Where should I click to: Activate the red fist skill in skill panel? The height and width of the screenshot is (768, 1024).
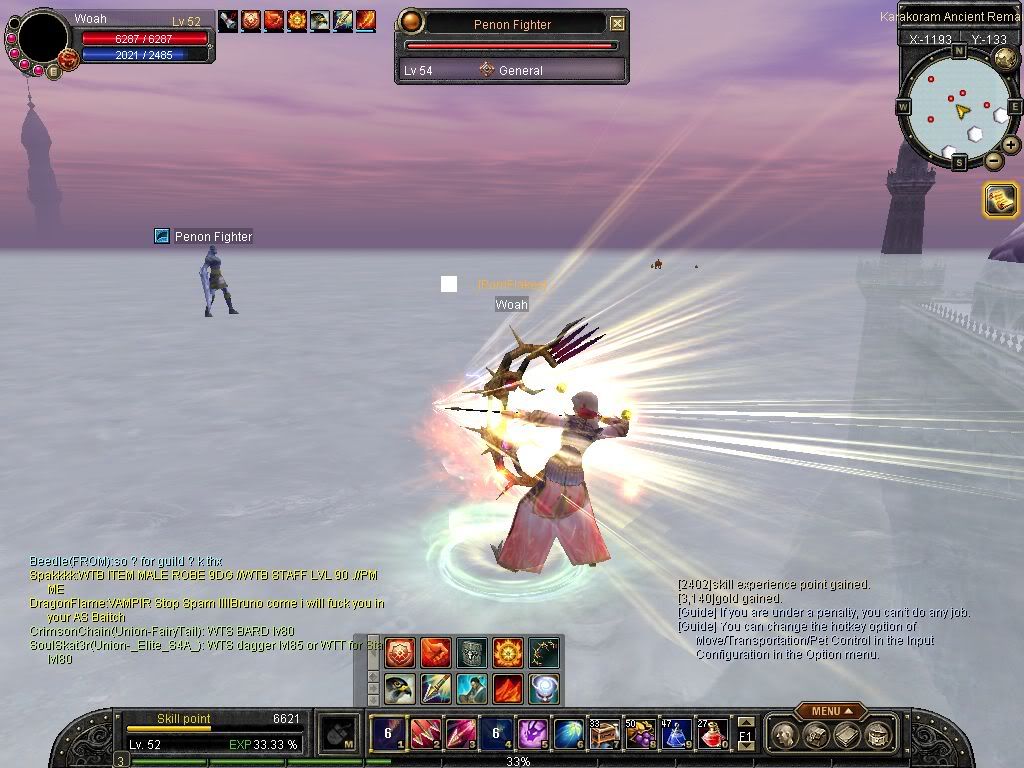435,653
